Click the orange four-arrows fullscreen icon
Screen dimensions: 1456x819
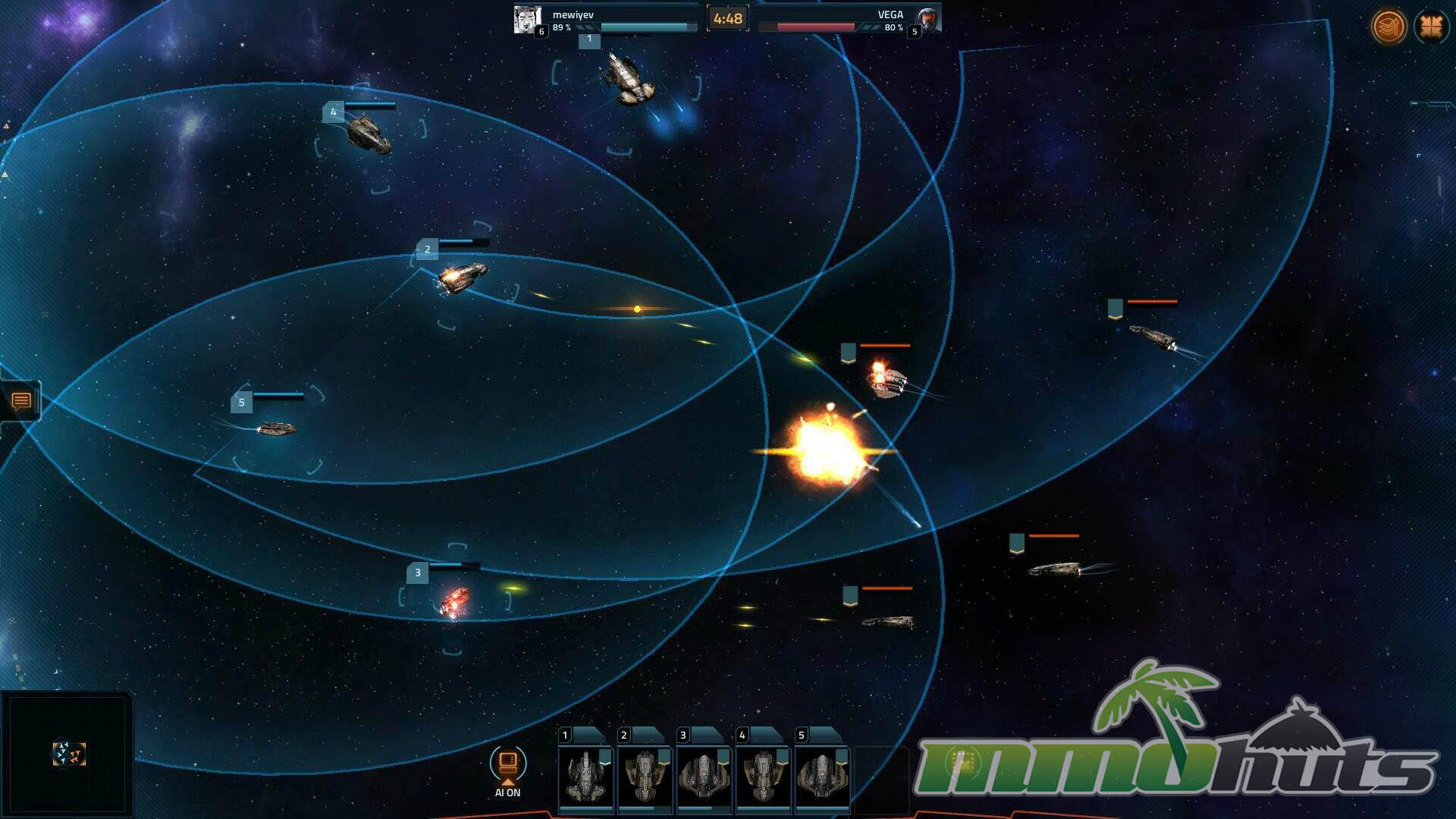(1431, 27)
